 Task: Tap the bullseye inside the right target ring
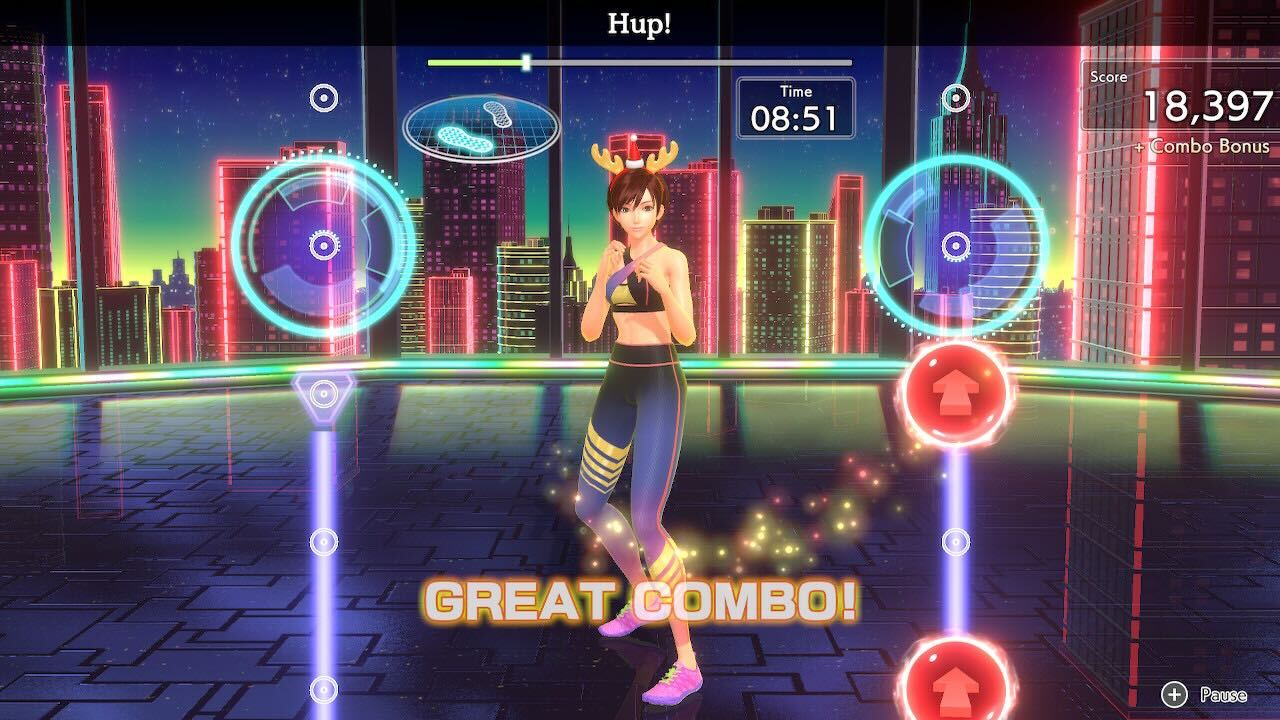(958, 245)
